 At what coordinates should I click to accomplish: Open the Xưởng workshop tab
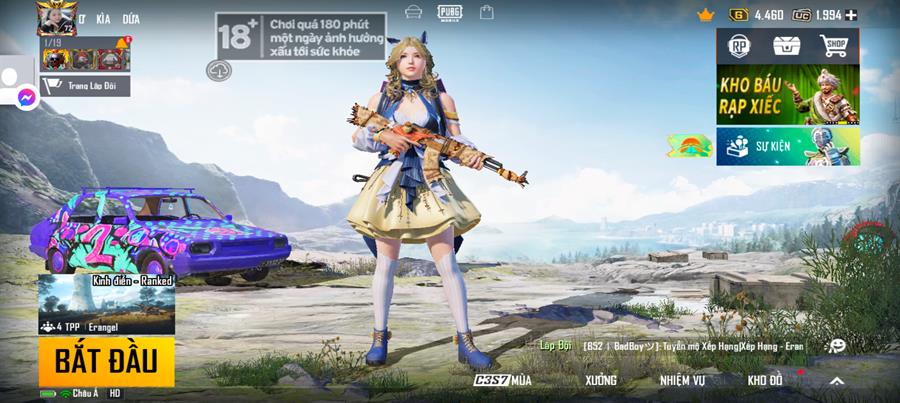click(601, 380)
